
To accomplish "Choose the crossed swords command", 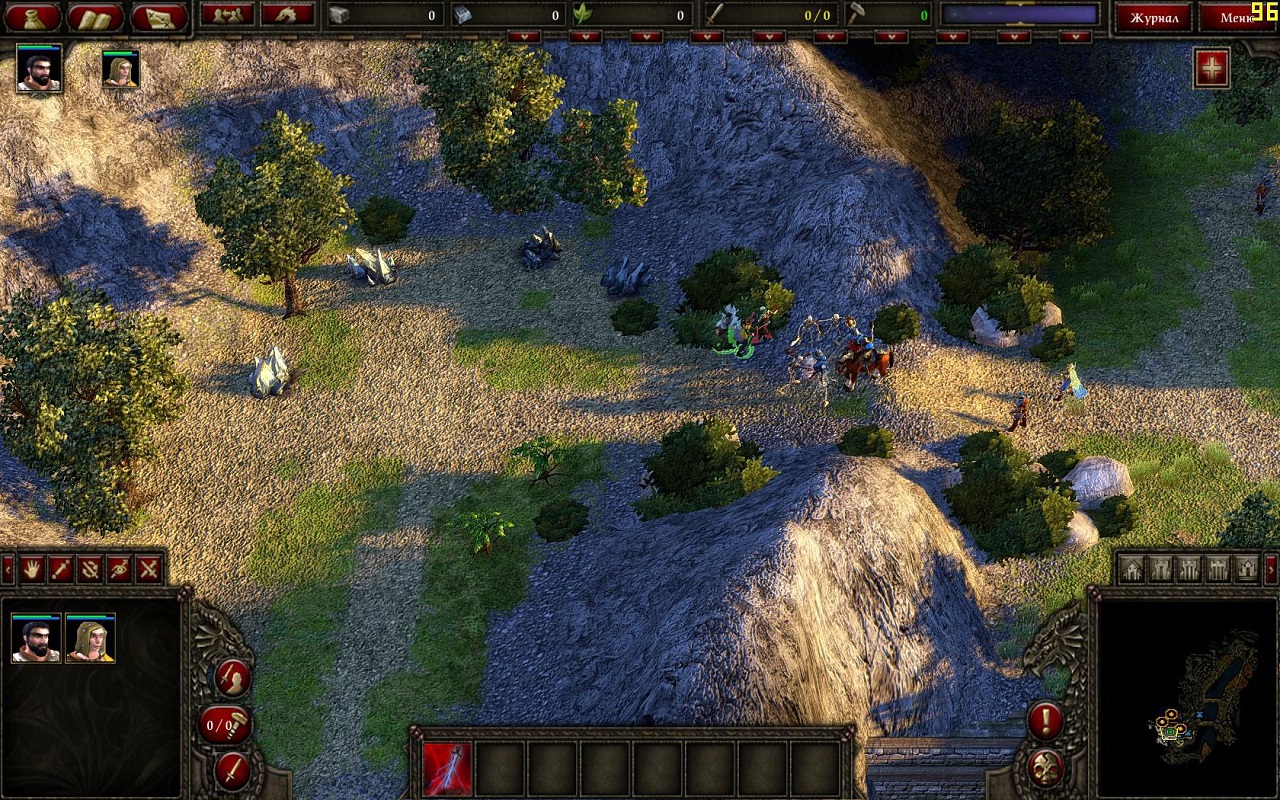I will (149, 569).
